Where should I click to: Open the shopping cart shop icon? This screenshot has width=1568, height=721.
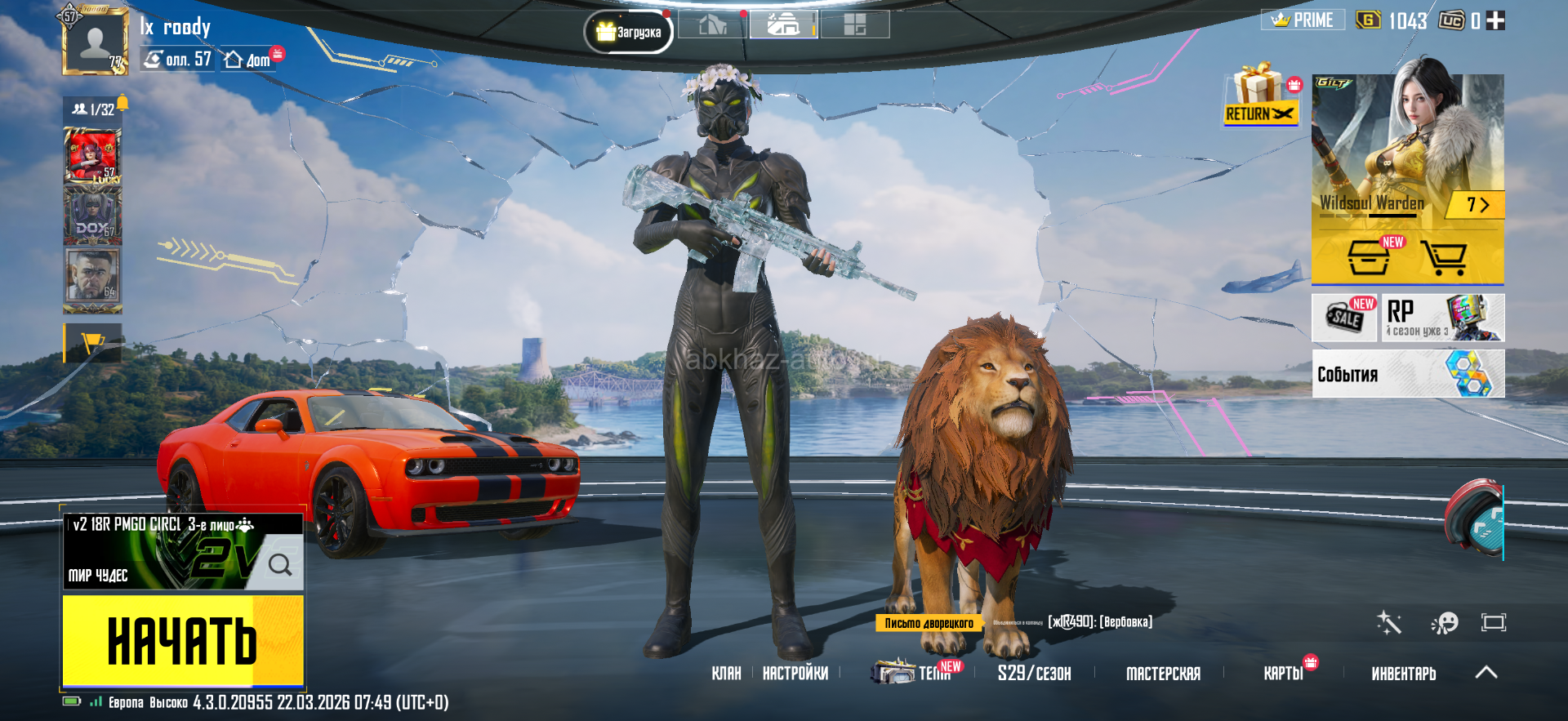point(1443,258)
